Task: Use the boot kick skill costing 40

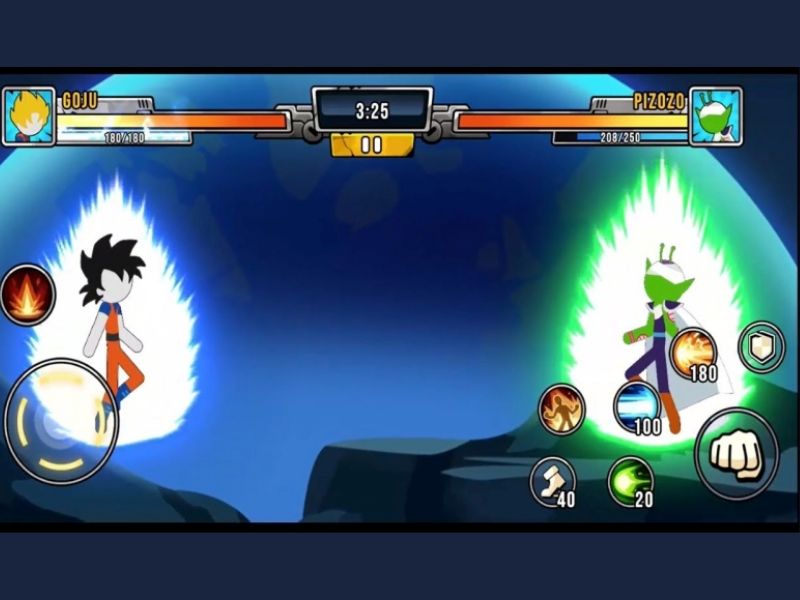Action: click(x=552, y=480)
